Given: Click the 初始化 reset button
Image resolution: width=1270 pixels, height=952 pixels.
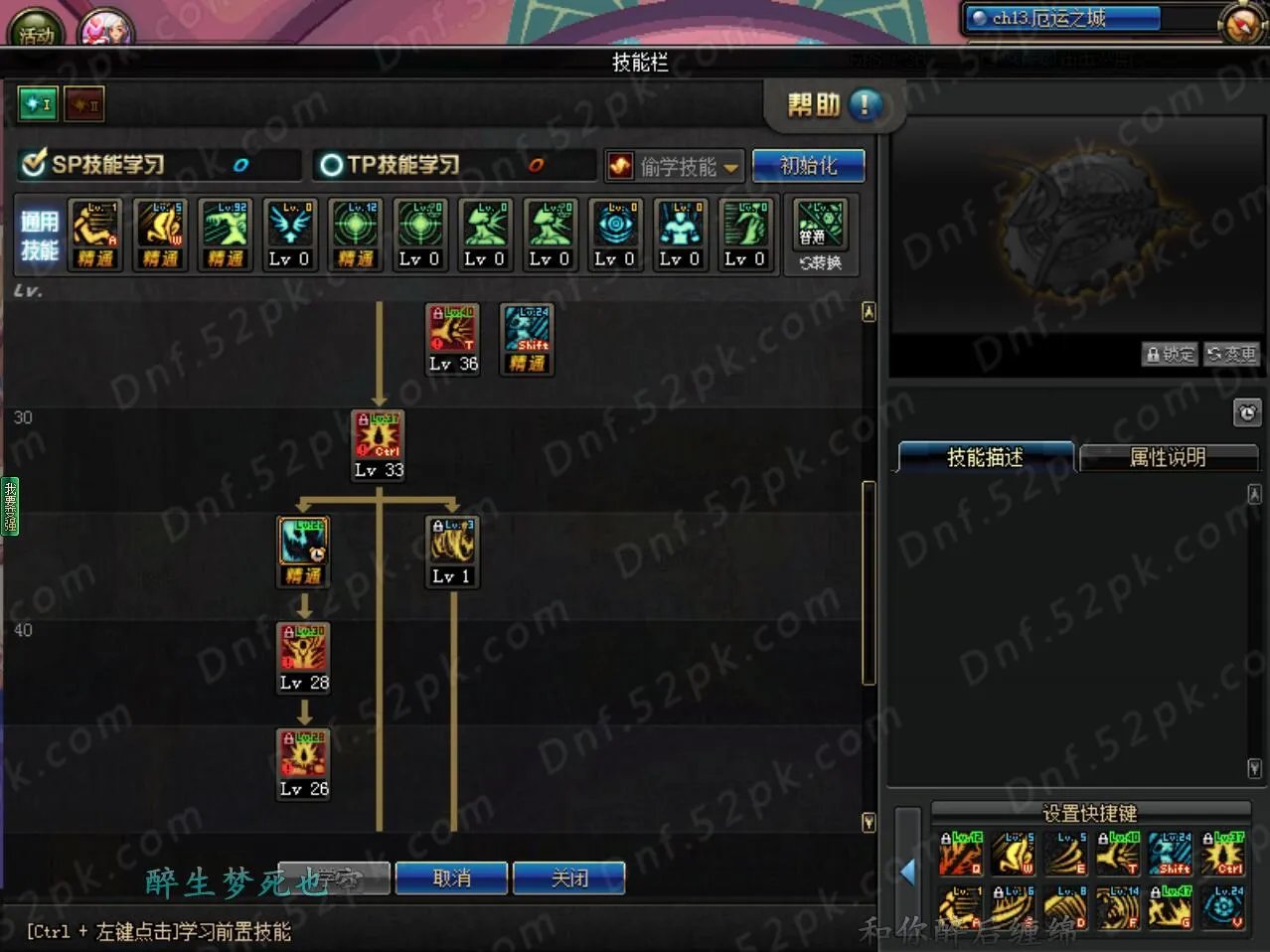Looking at the screenshot, I should pyautogui.click(x=808, y=166).
